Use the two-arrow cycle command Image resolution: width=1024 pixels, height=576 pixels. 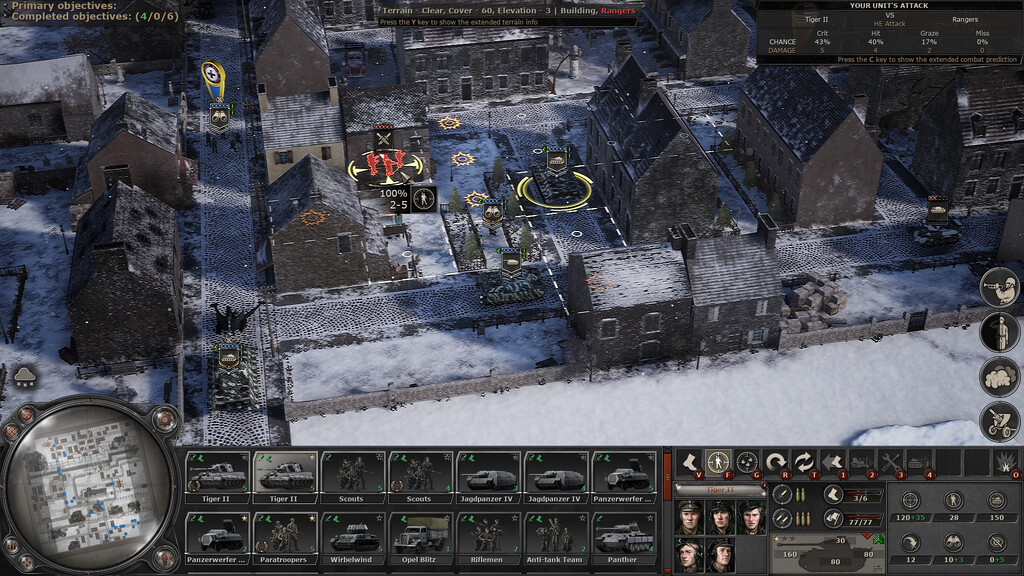click(x=803, y=462)
